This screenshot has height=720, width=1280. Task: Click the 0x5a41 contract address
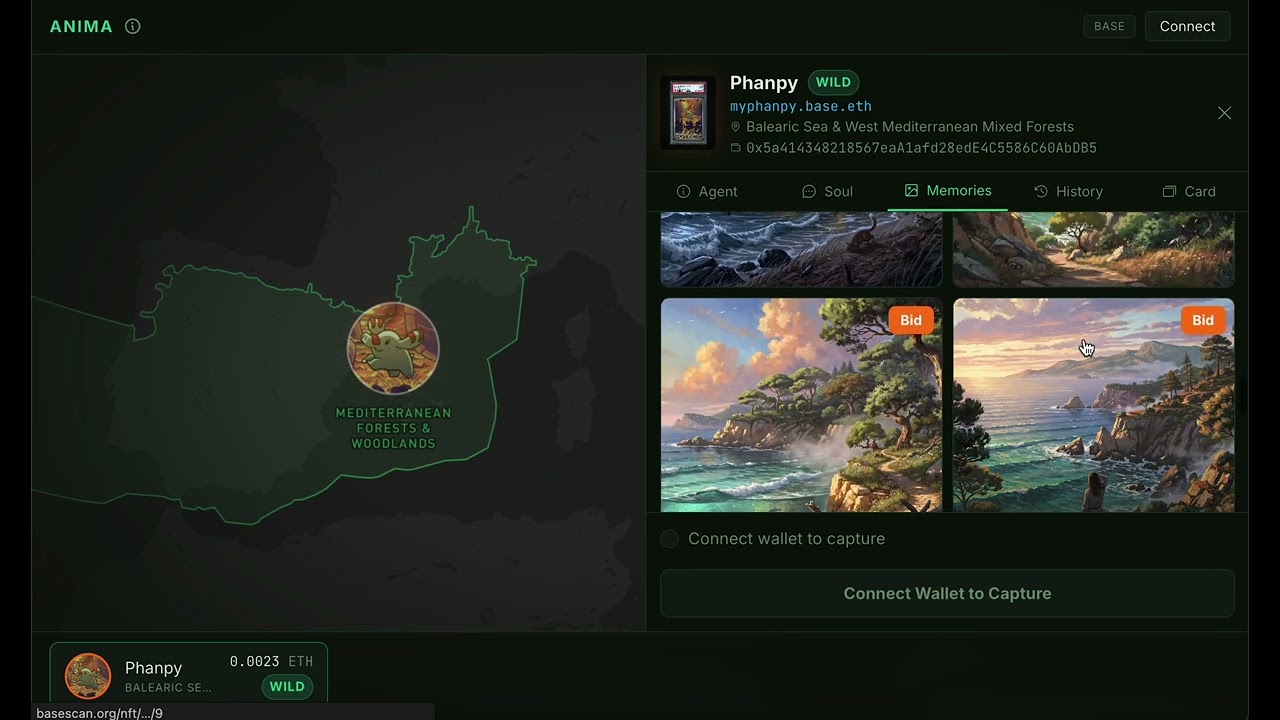pyautogui.click(x=920, y=148)
